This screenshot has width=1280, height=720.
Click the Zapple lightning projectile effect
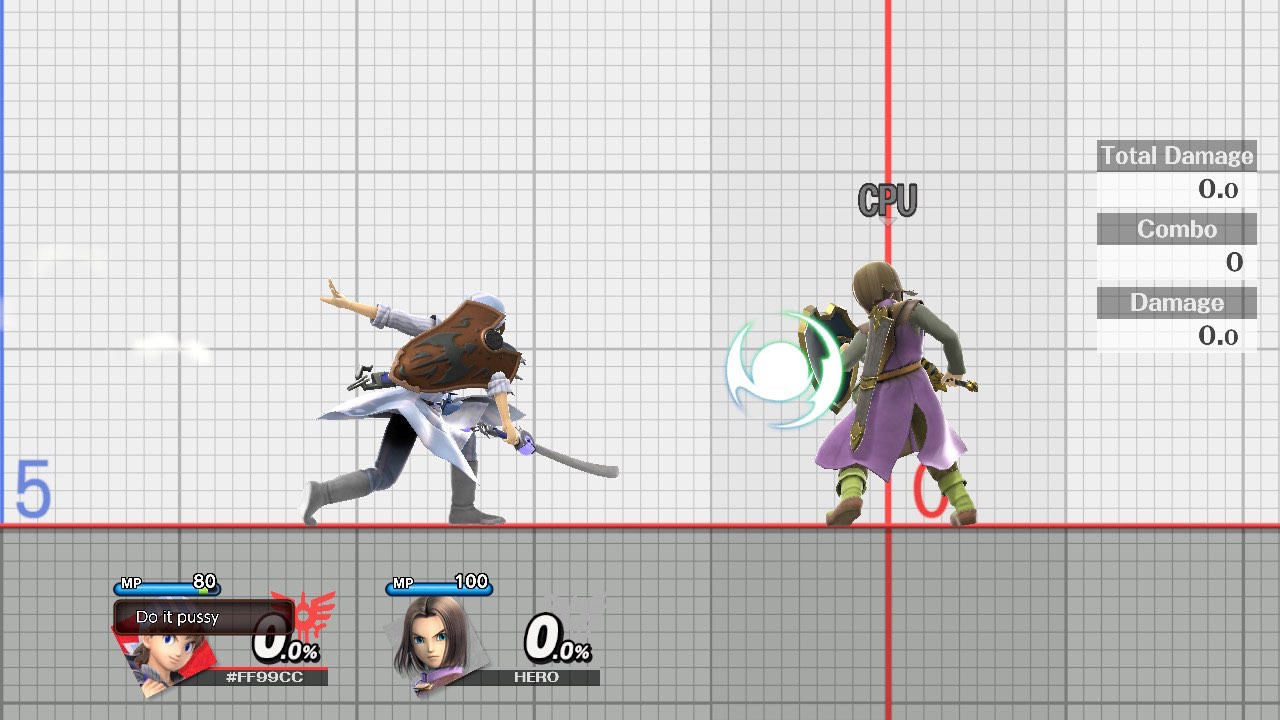[x=780, y=365]
